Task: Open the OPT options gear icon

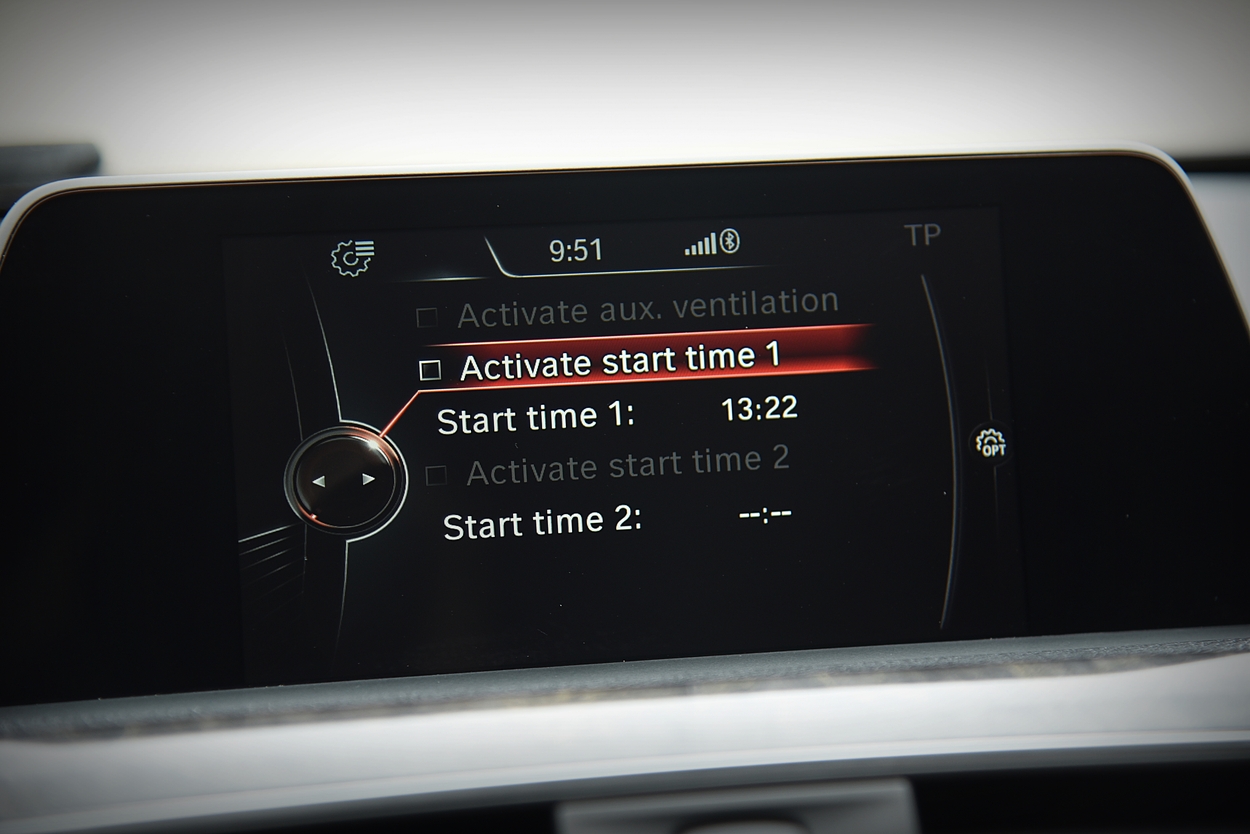Action: pos(990,444)
